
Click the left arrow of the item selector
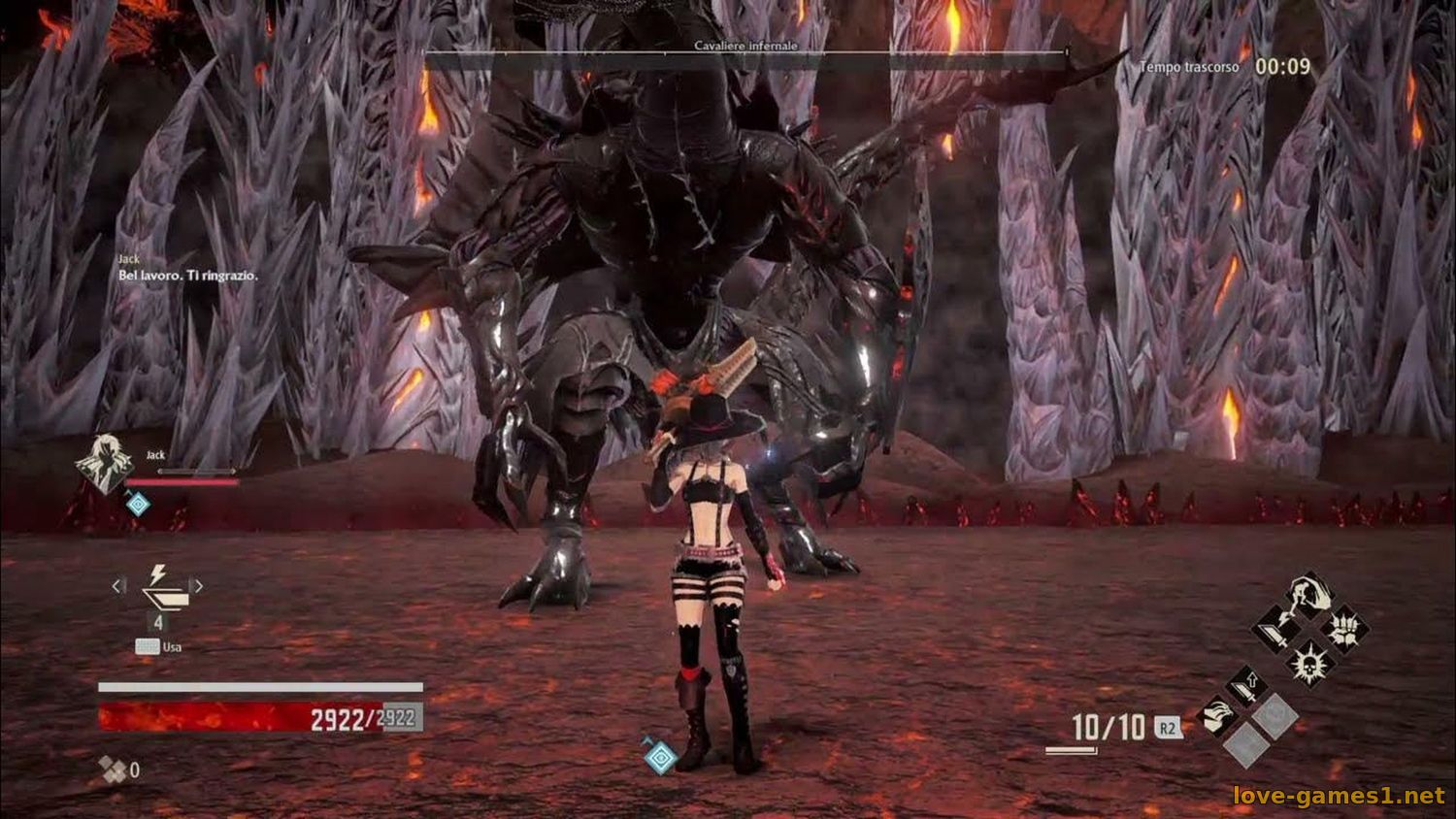(x=117, y=586)
